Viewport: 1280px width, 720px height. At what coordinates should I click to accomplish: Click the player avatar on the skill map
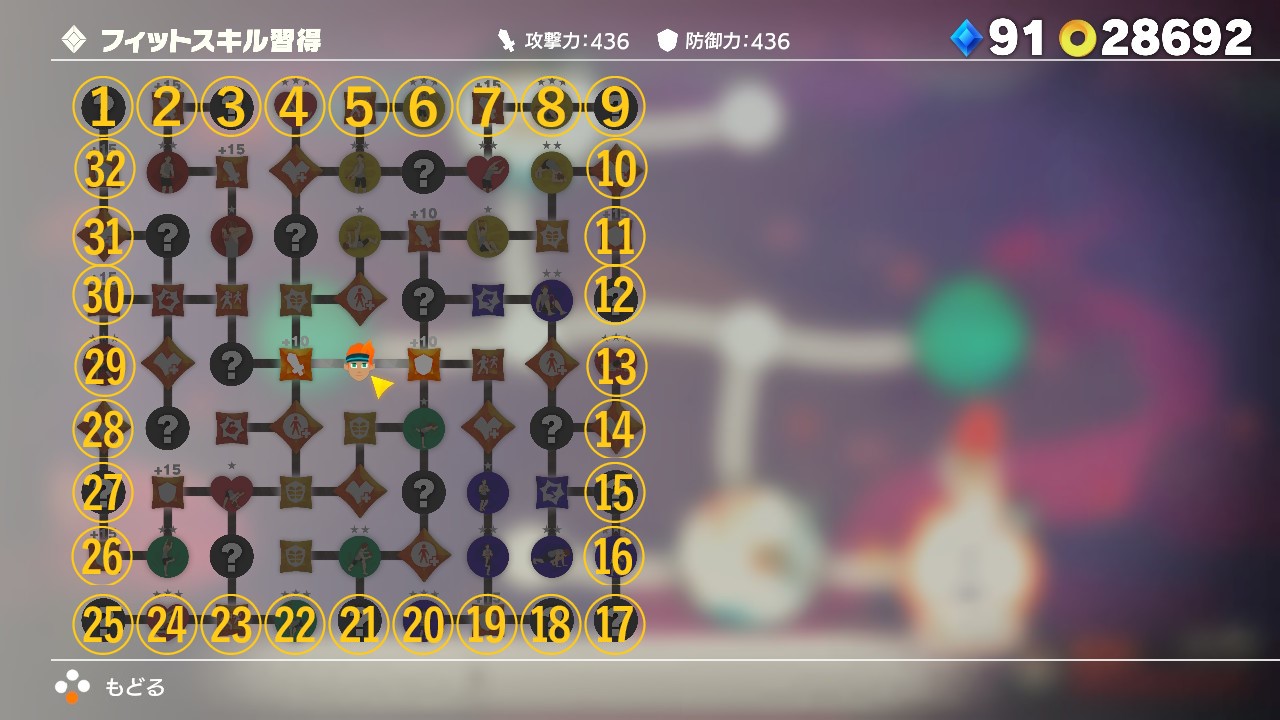(360, 362)
